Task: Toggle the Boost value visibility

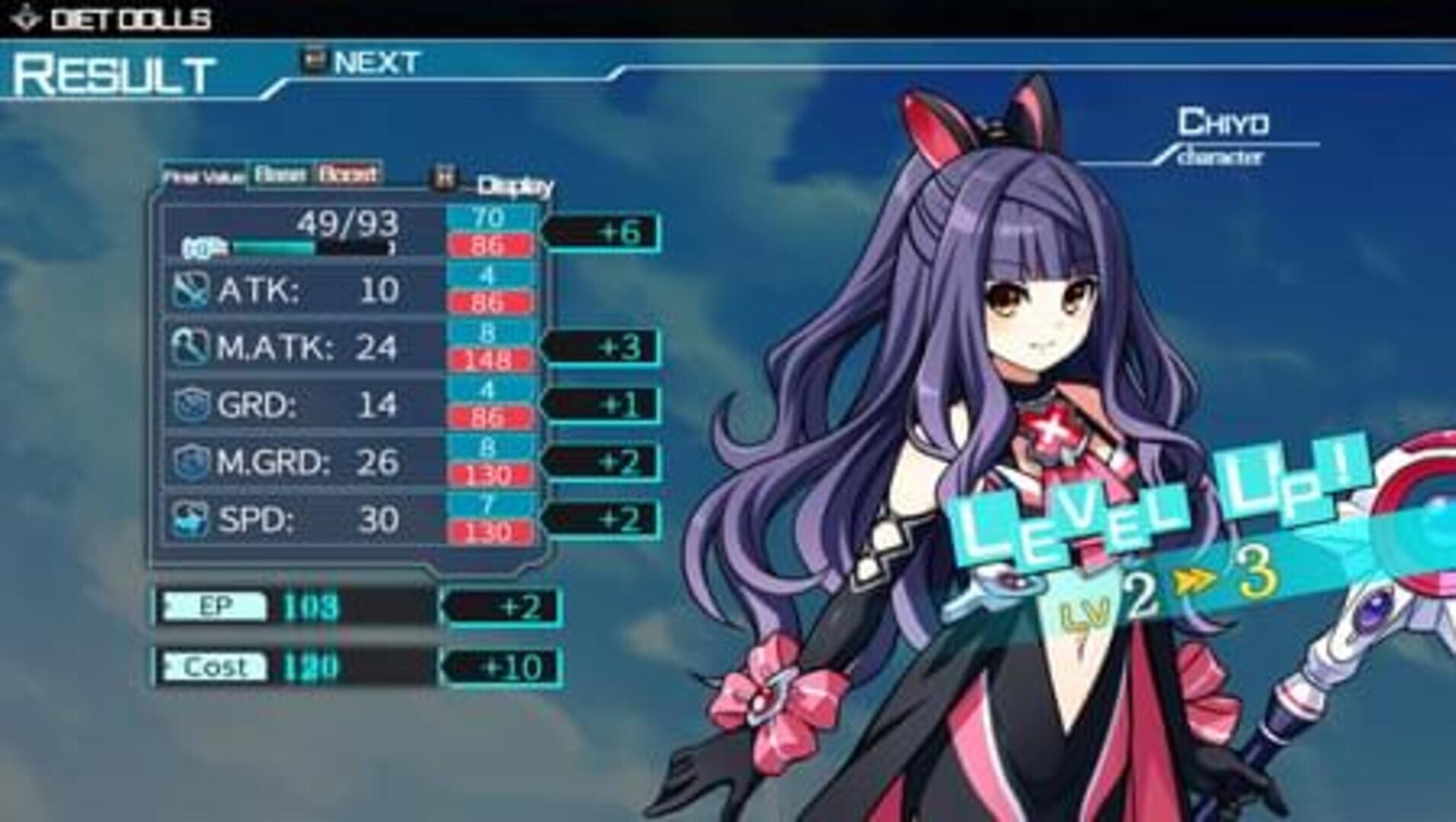Action: tap(347, 174)
